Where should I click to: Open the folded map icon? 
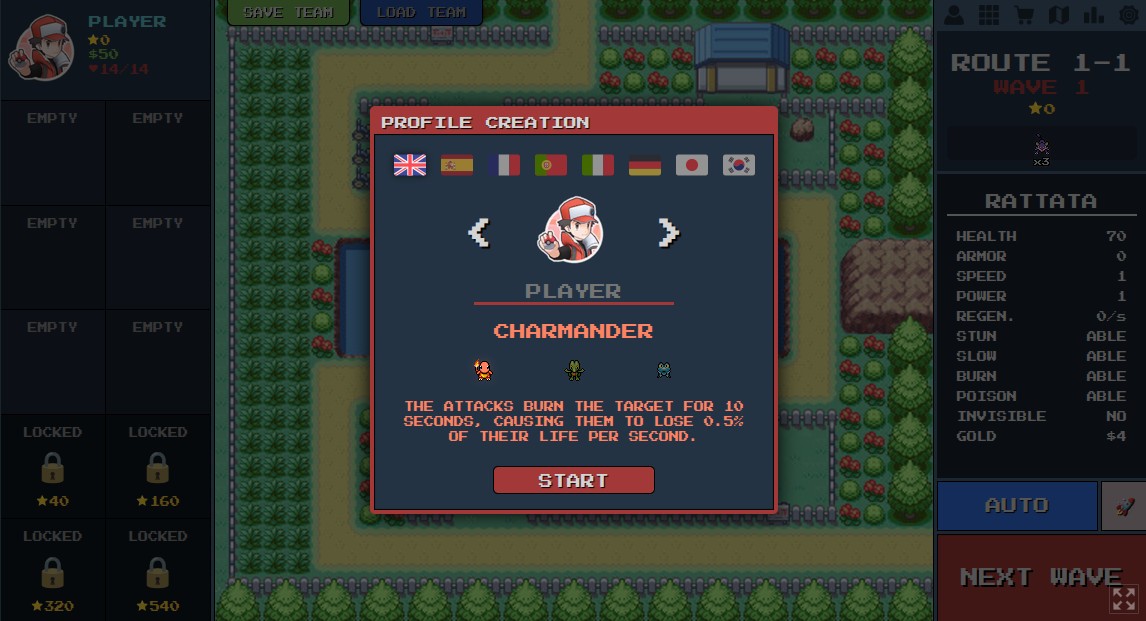click(1058, 15)
